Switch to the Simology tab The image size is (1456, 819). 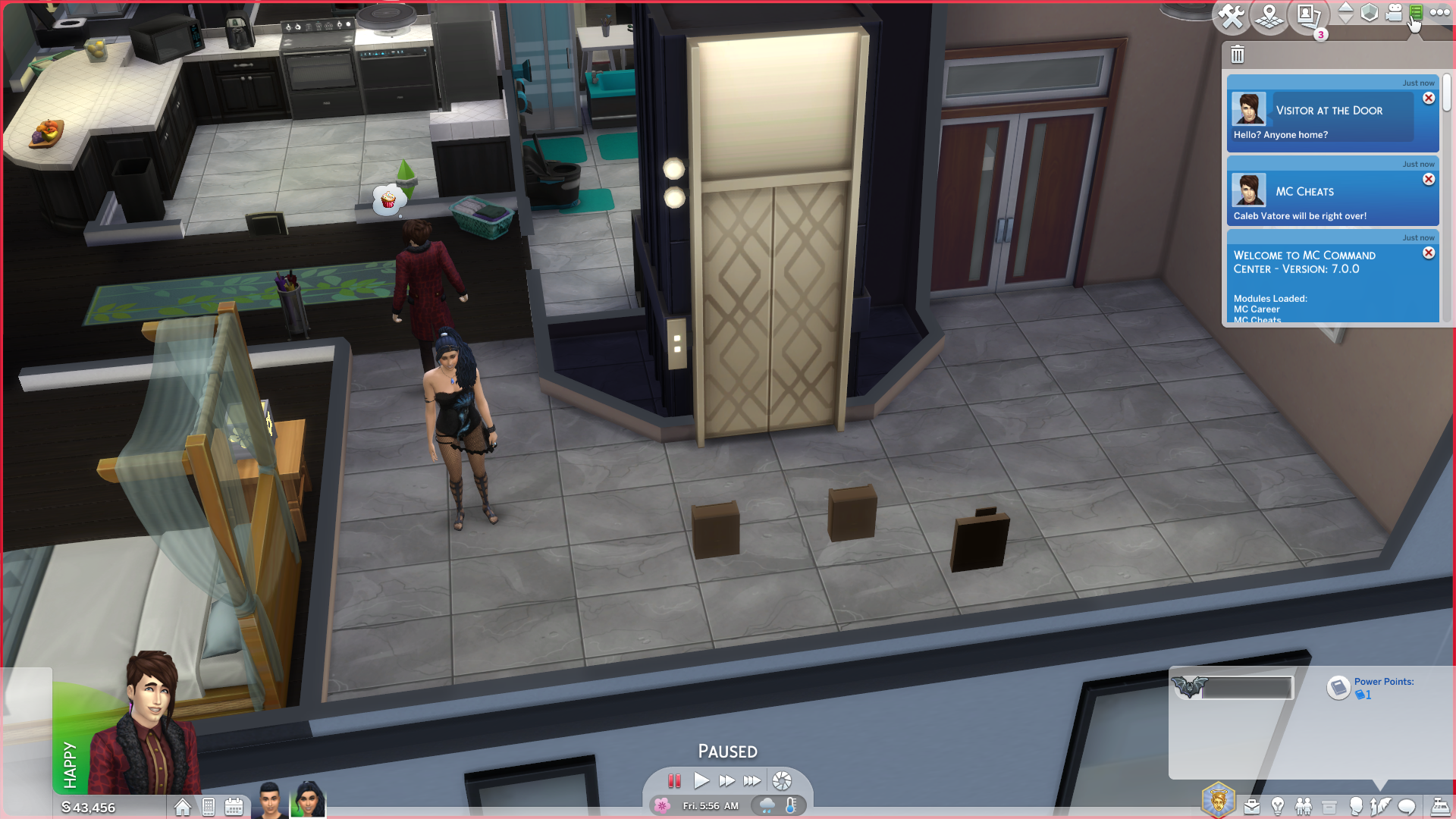tap(1357, 805)
